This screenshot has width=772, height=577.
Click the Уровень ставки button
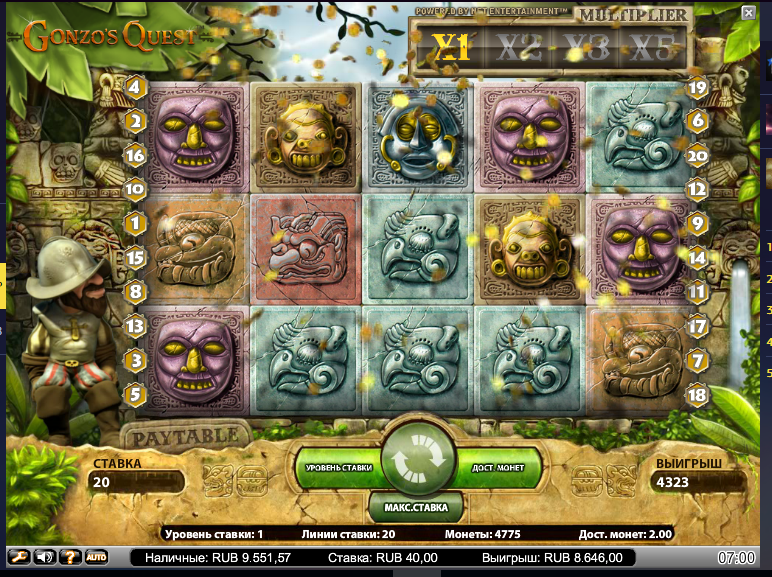point(338,467)
